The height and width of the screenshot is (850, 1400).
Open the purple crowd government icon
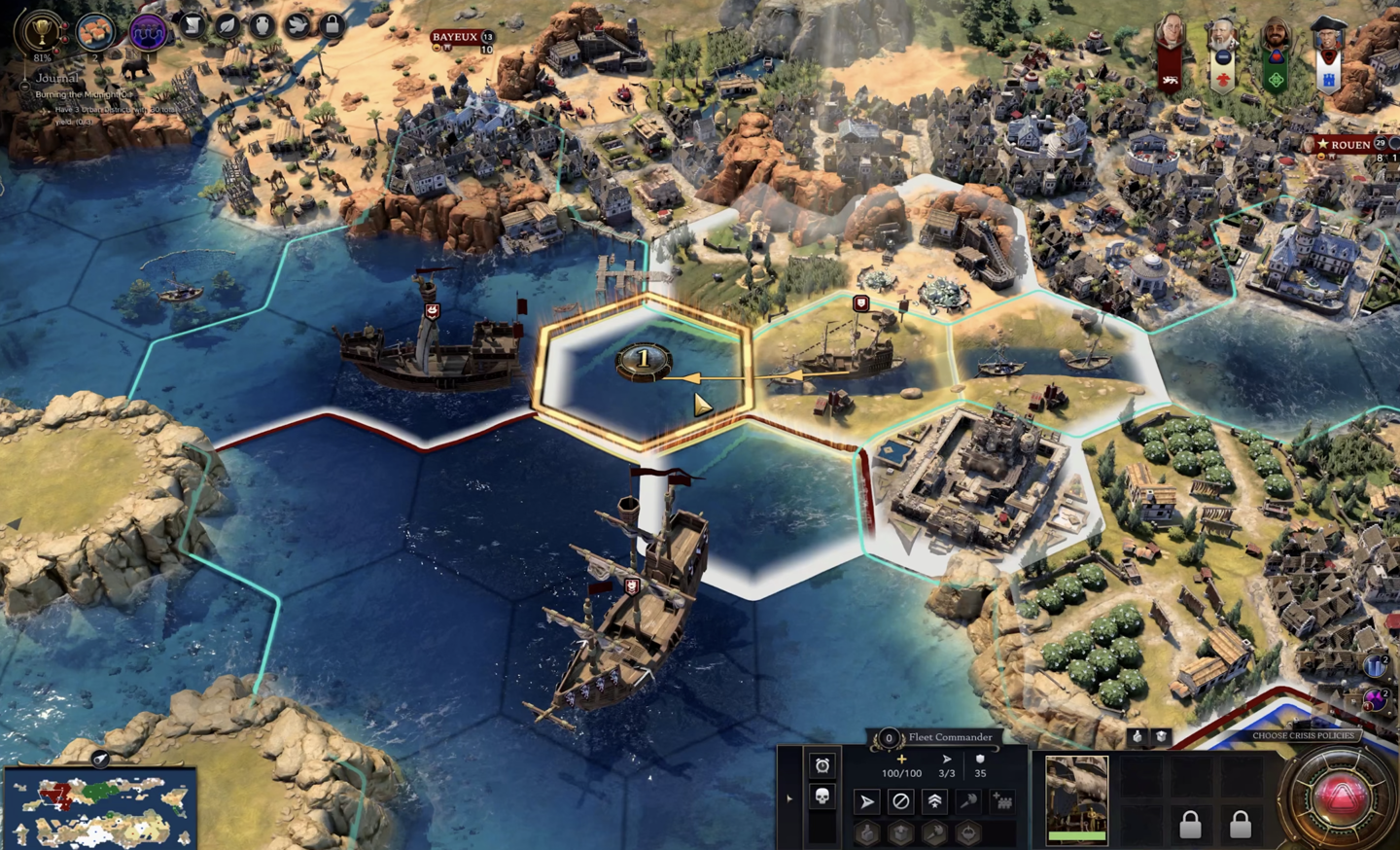click(x=148, y=31)
